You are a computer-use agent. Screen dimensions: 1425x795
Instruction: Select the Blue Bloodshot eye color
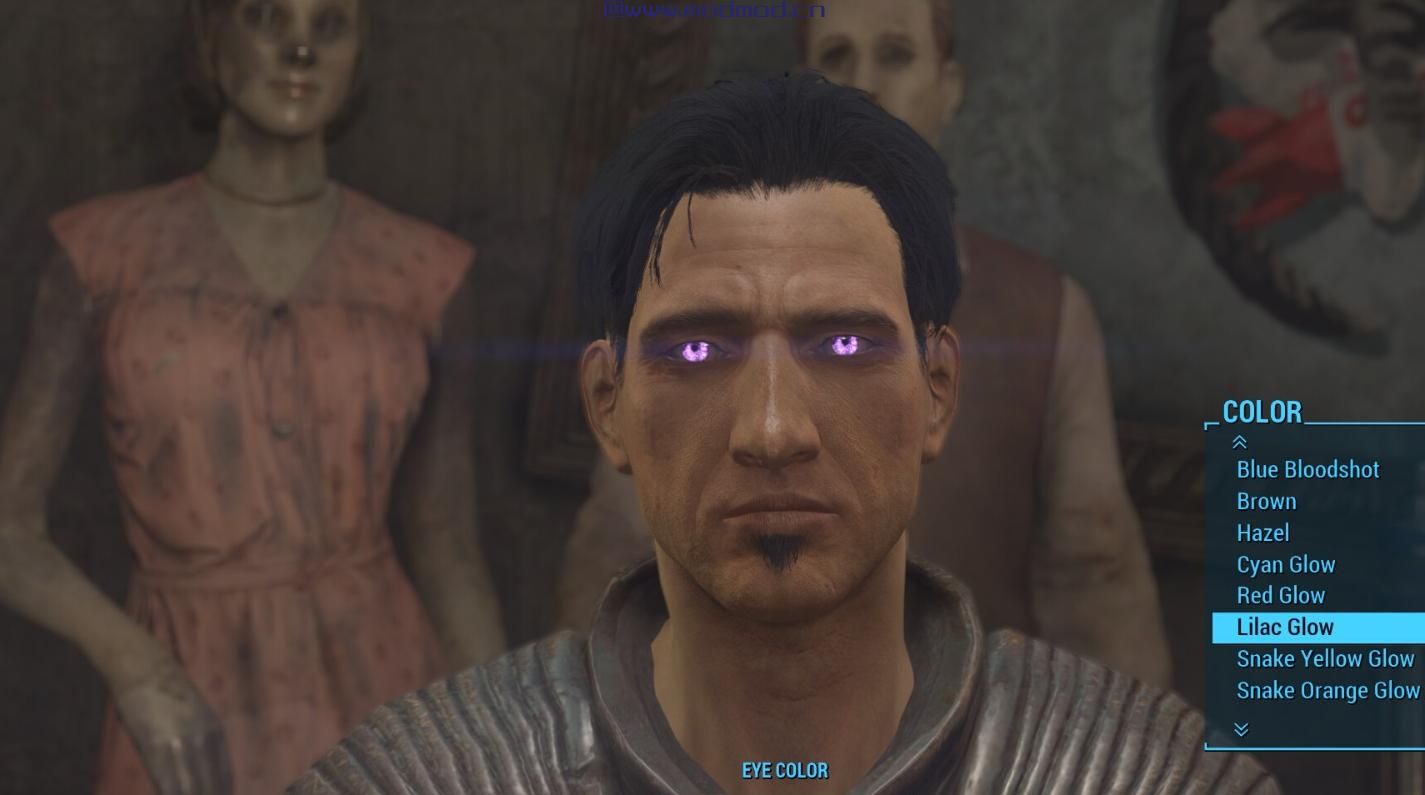click(1307, 470)
